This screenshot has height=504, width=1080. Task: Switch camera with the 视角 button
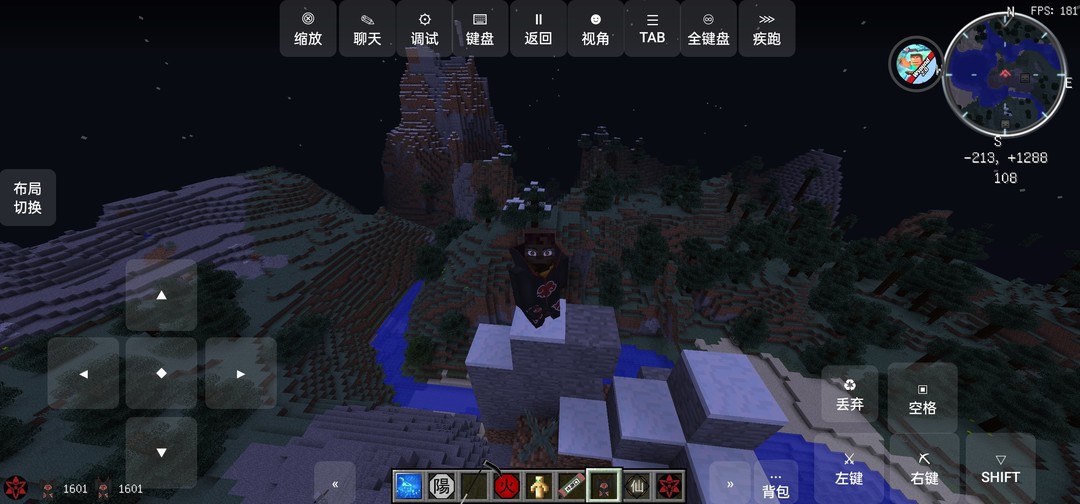pyautogui.click(x=595, y=28)
